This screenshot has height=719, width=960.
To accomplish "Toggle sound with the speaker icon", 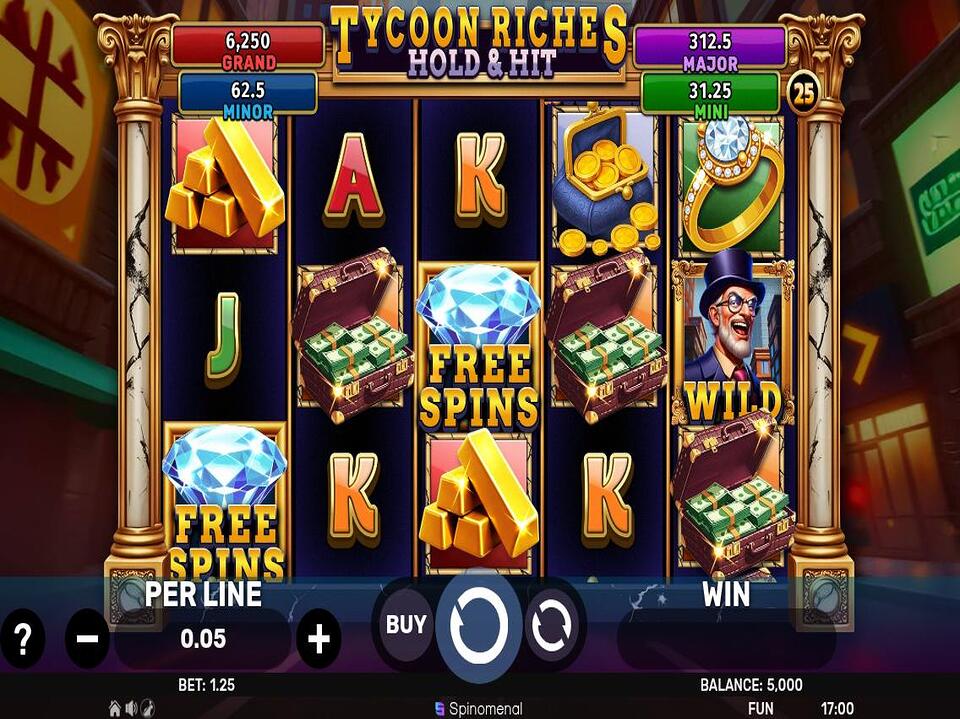I will (x=131, y=708).
